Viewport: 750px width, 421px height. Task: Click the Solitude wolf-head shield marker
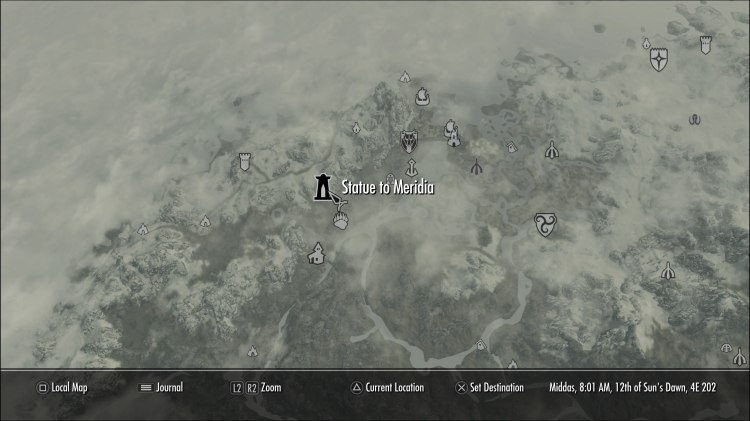click(x=408, y=141)
